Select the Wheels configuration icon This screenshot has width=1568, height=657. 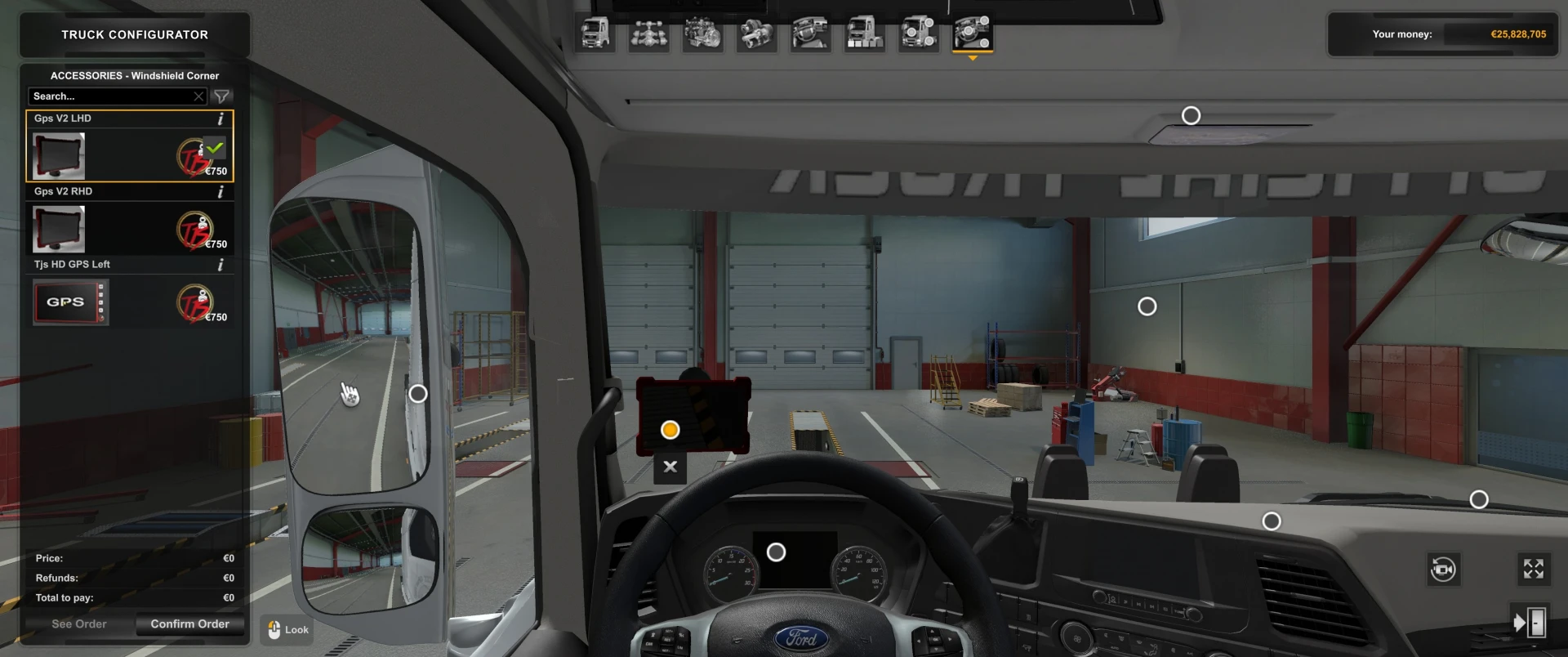[918, 34]
